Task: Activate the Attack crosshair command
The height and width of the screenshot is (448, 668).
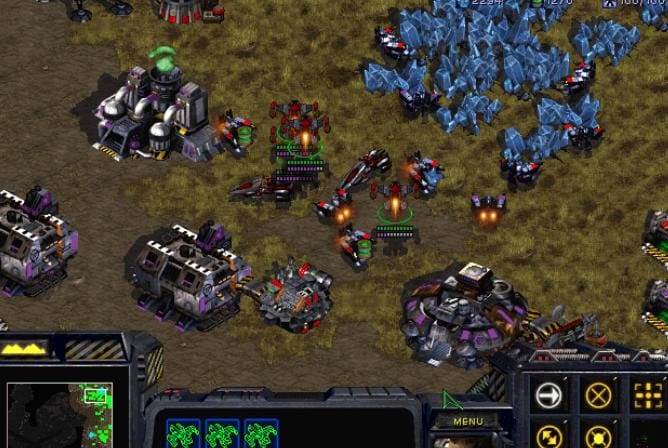Action: (647, 396)
